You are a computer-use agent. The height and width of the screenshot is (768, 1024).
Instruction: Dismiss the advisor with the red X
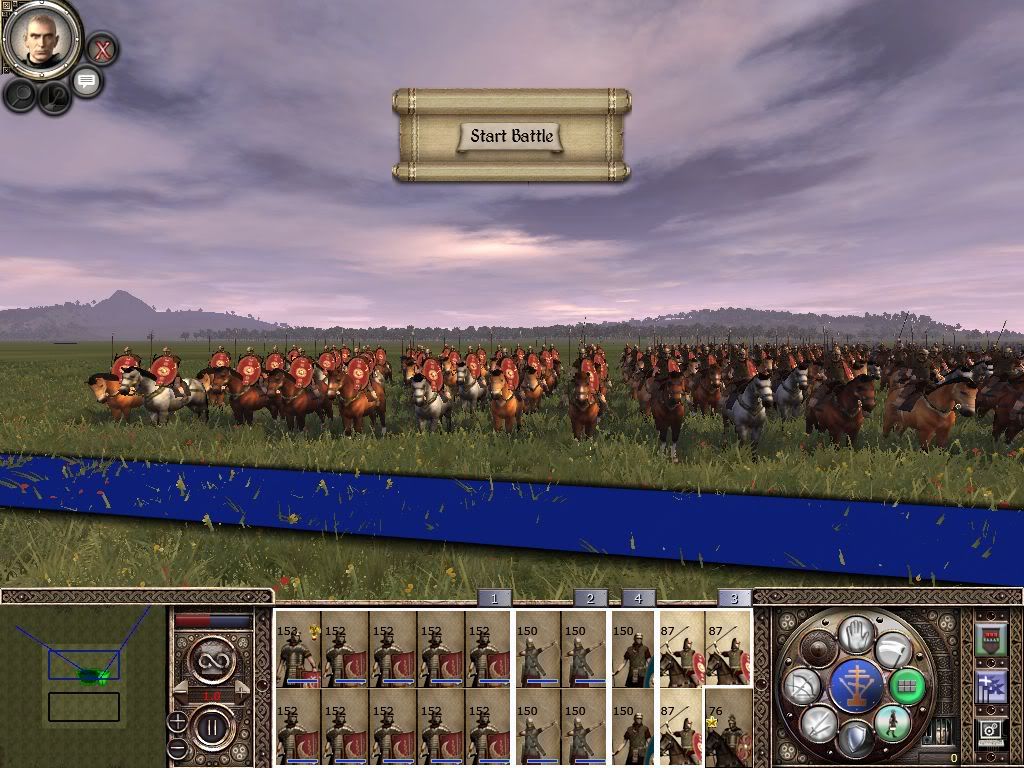coord(101,47)
